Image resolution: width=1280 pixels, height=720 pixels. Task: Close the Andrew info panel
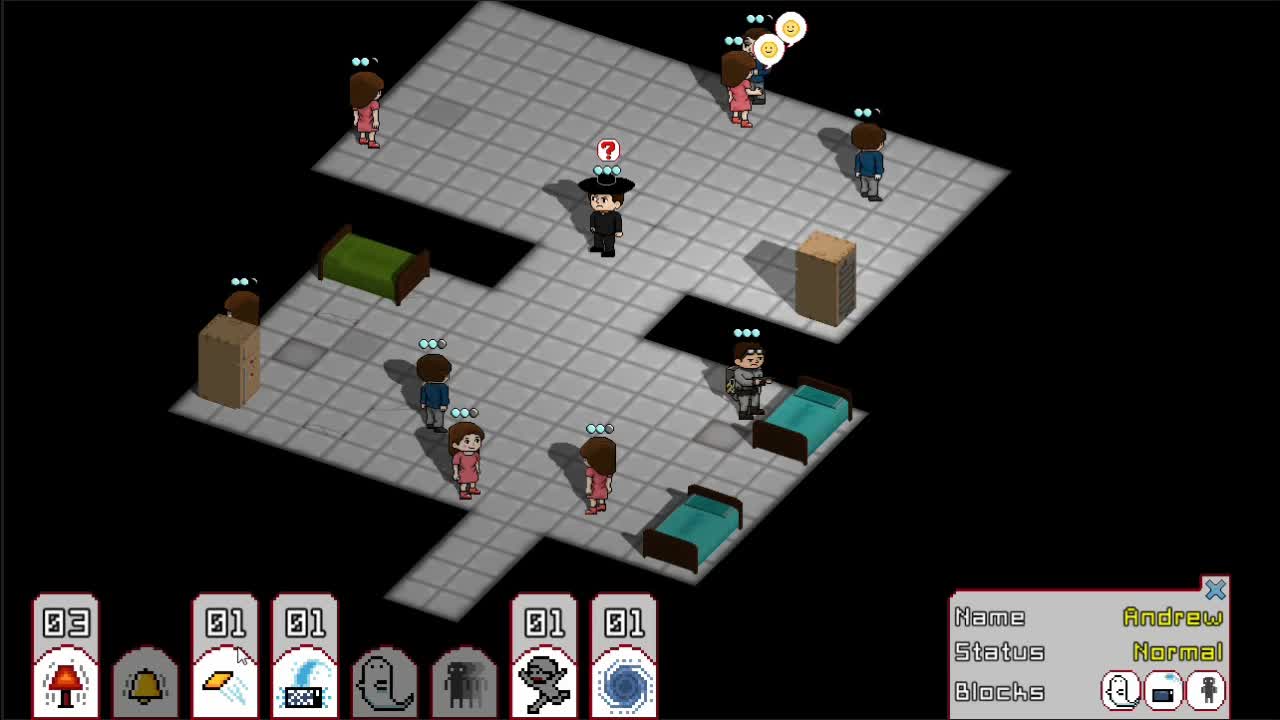(x=1215, y=590)
